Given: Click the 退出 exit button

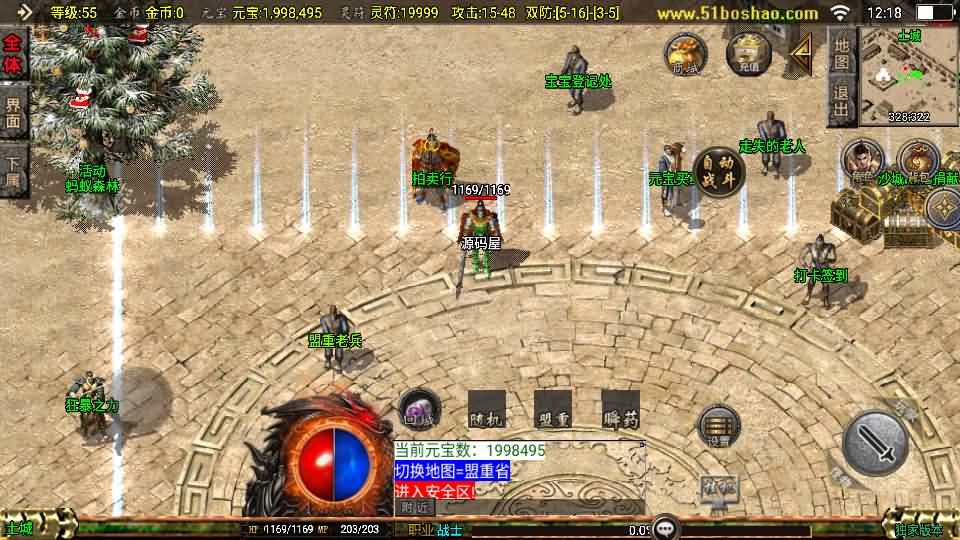Looking at the screenshot, I should [x=842, y=103].
